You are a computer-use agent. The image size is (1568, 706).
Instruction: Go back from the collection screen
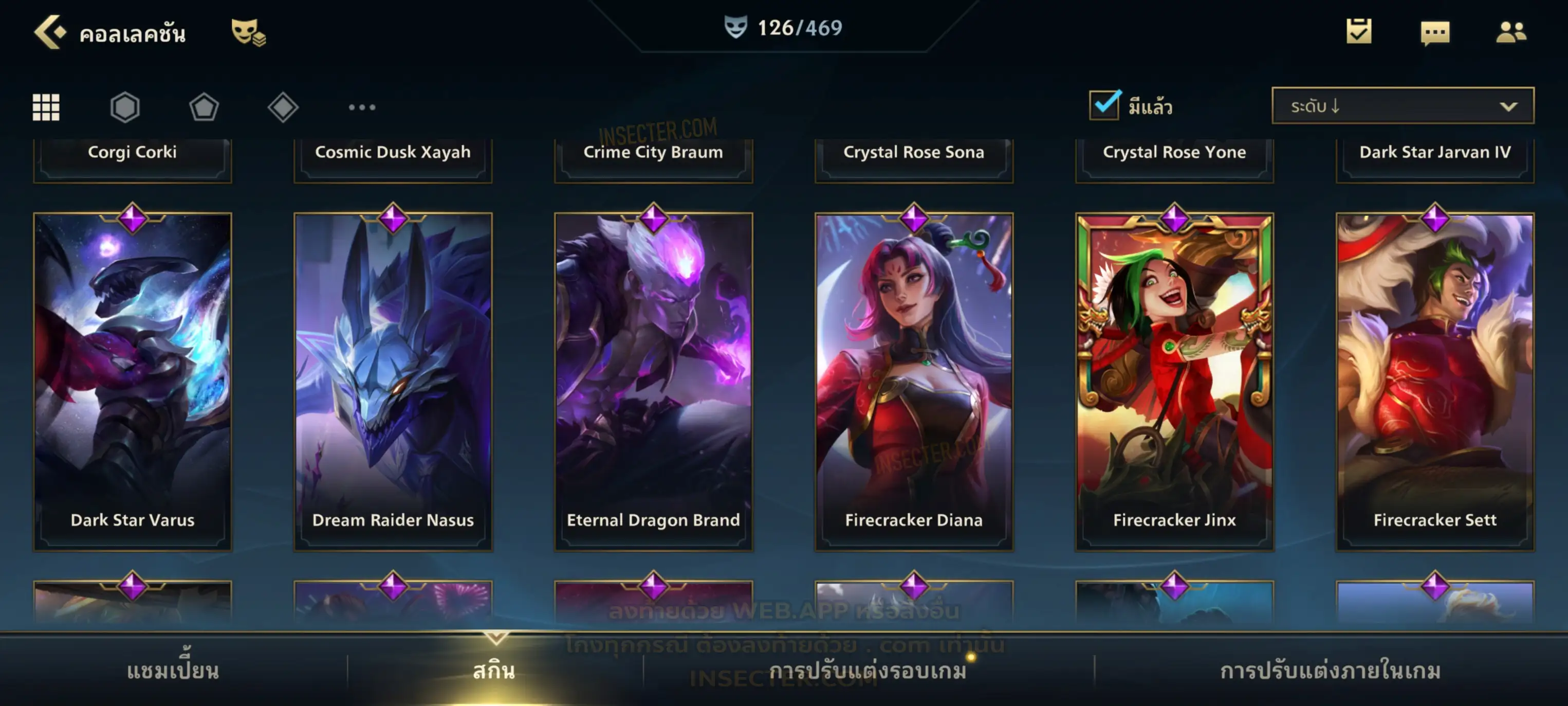[x=50, y=32]
